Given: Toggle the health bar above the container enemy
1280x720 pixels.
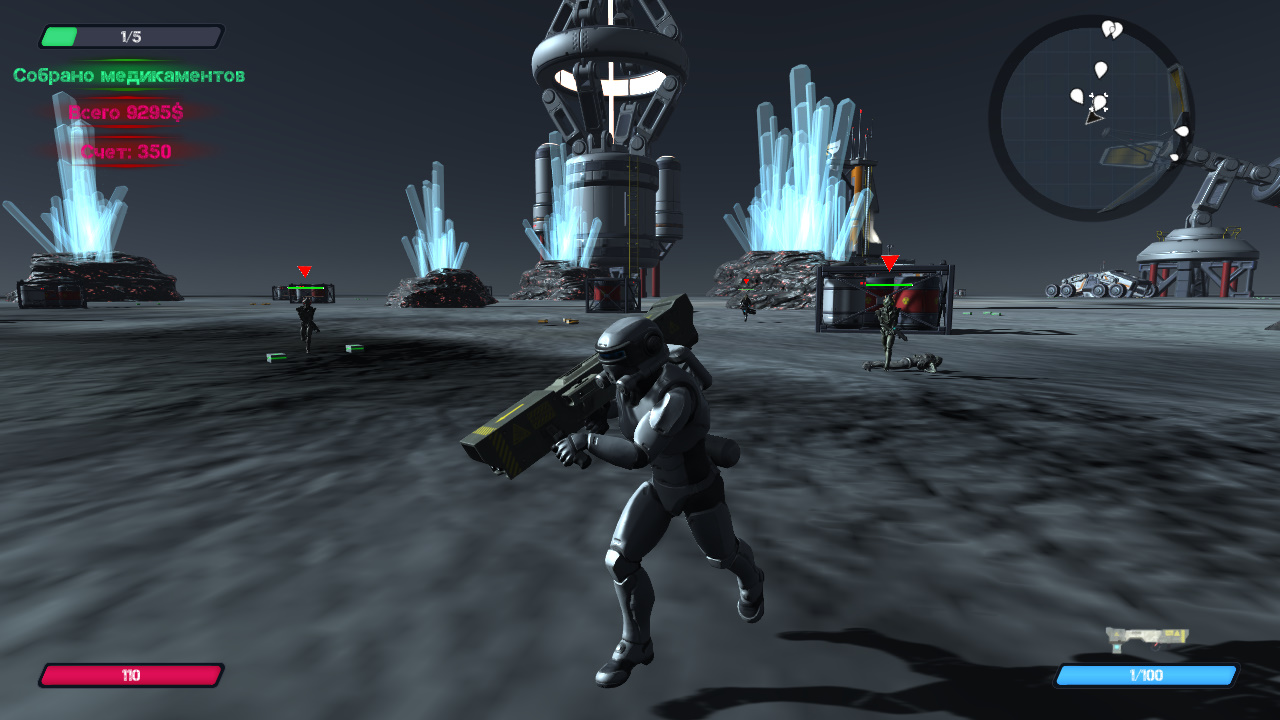Looking at the screenshot, I should pos(891,282).
